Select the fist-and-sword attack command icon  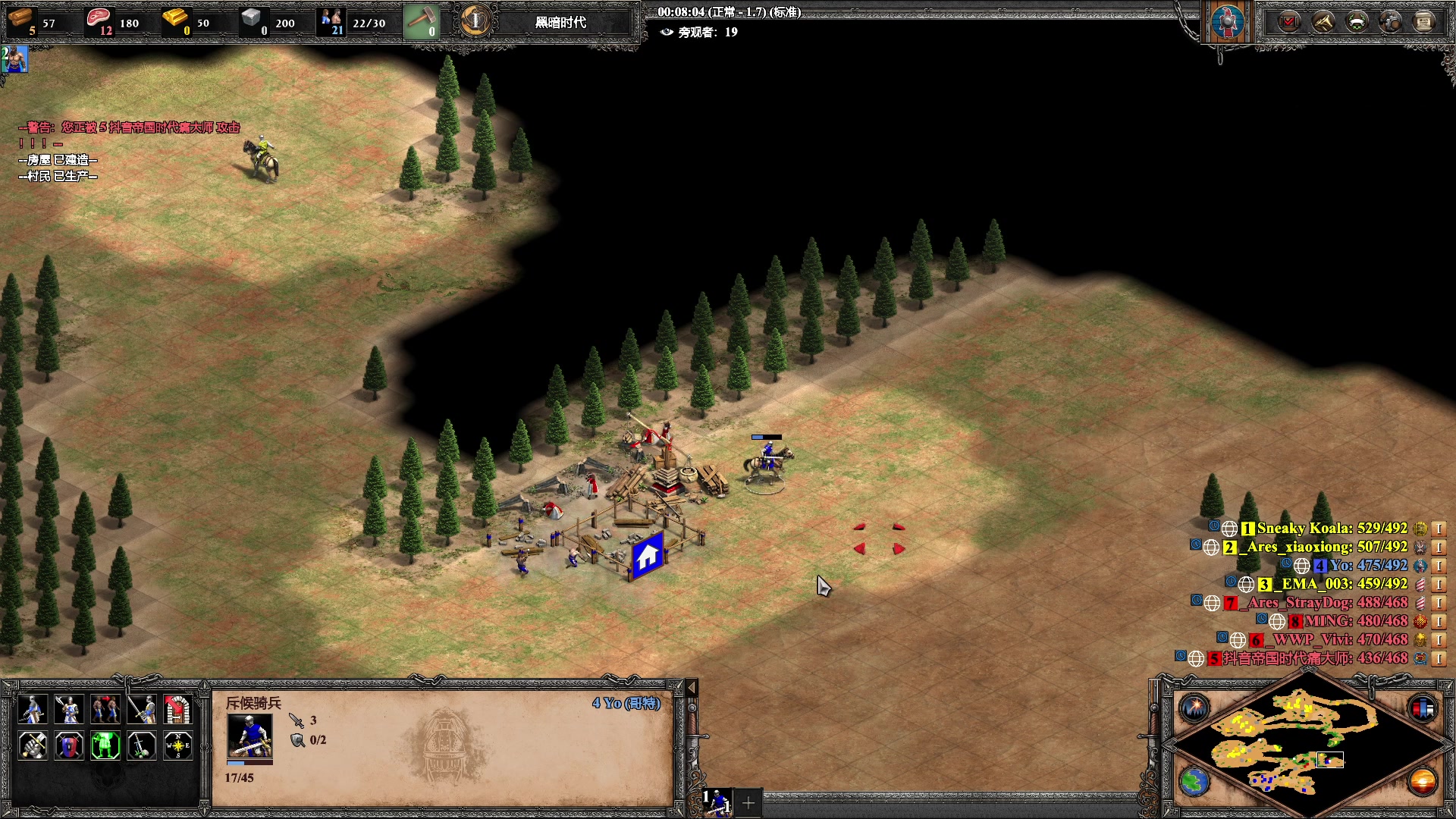(32, 746)
